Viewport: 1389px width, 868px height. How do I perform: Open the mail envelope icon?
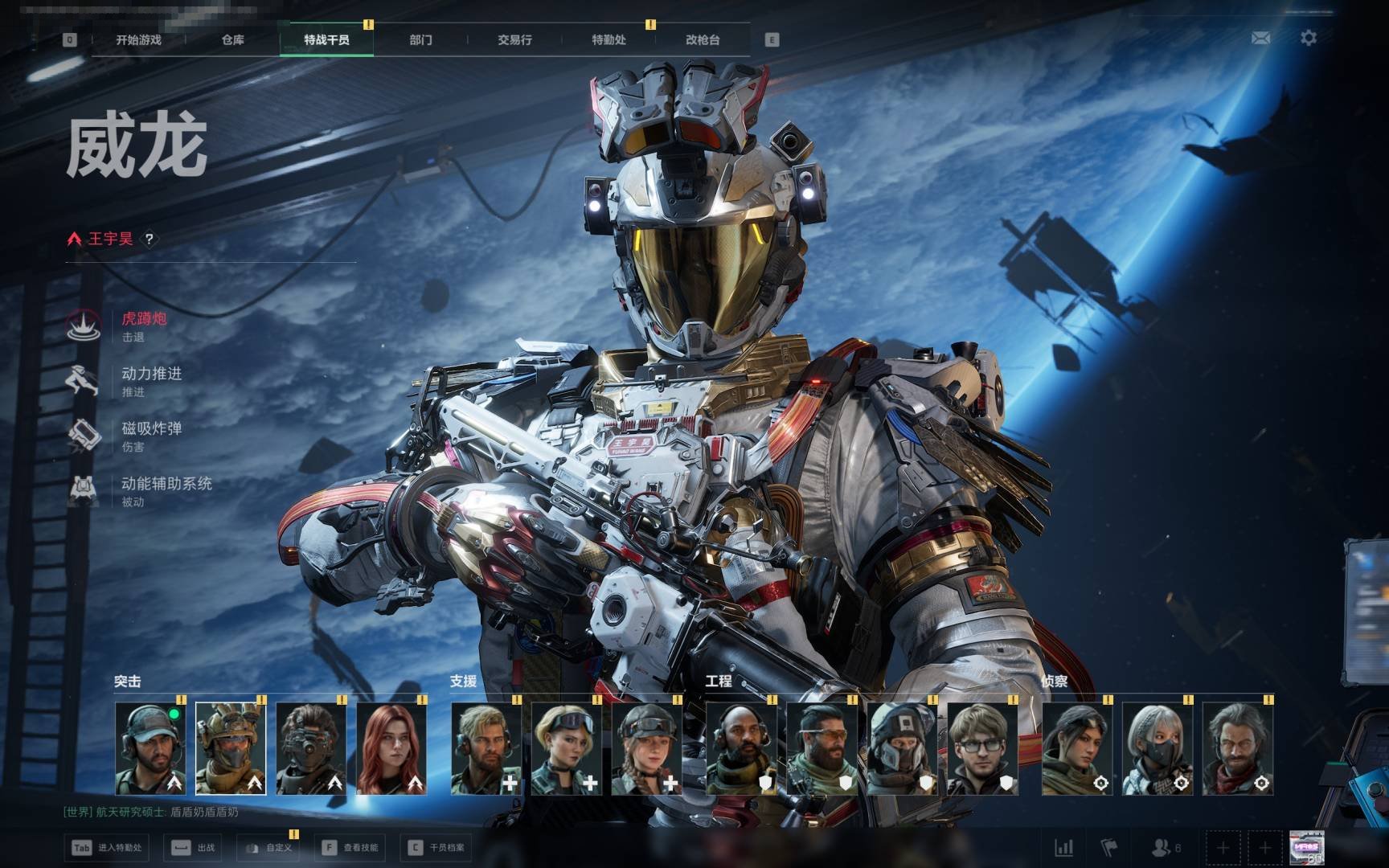pos(1260,38)
